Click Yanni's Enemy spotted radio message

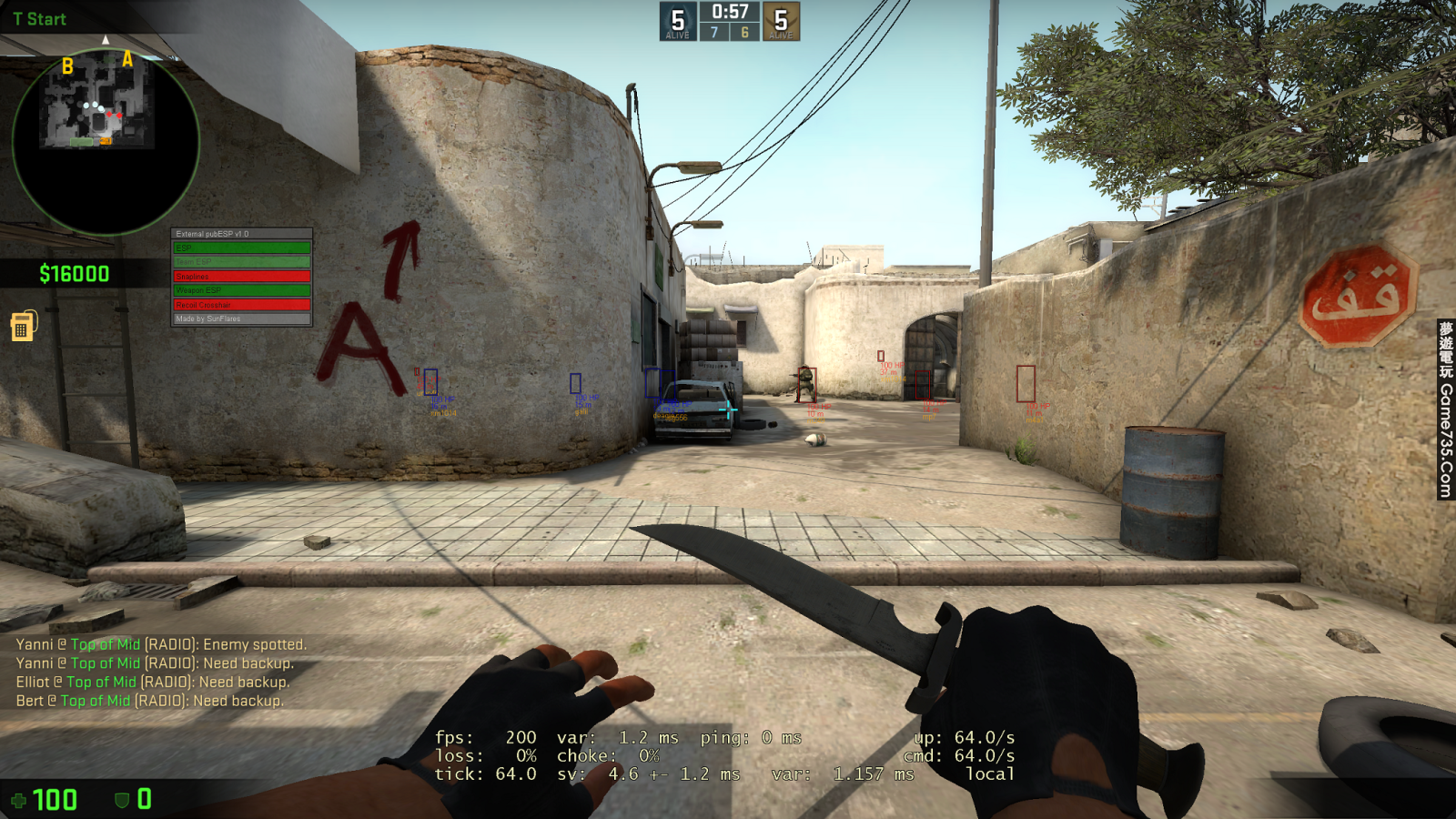point(159,644)
